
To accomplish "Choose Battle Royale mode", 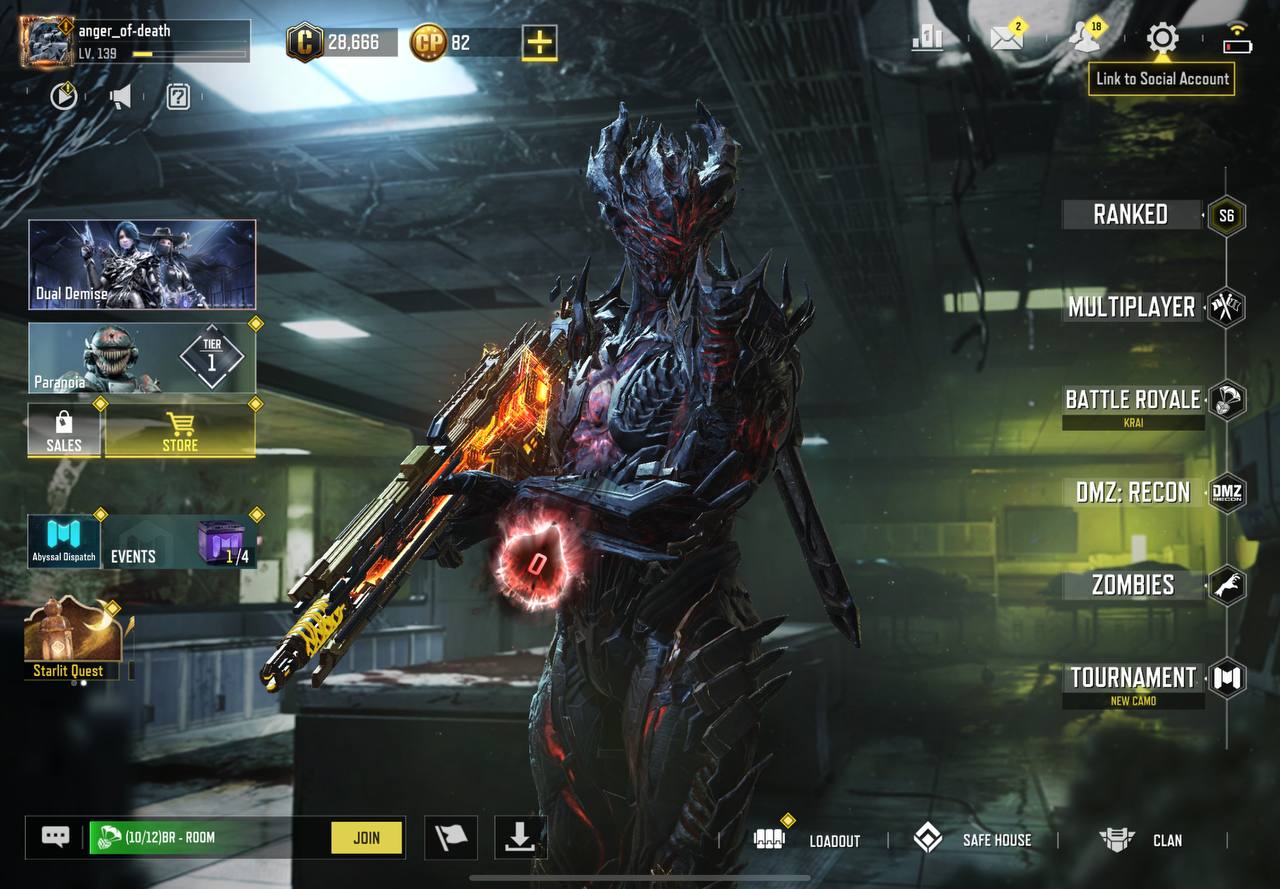I will (x=1132, y=400).
